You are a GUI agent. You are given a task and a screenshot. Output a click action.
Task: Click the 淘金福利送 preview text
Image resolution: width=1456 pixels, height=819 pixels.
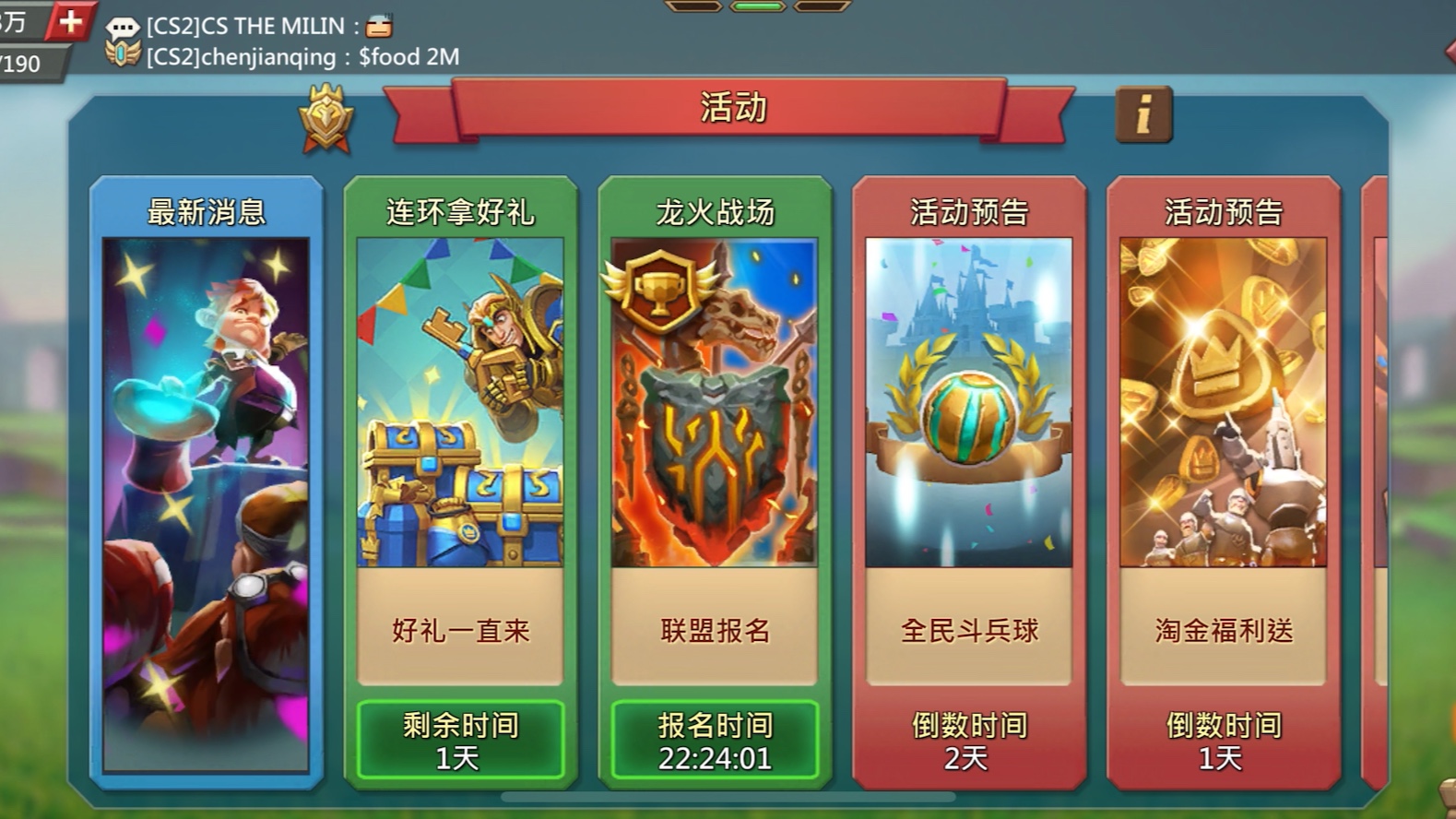pos(1224,633)
